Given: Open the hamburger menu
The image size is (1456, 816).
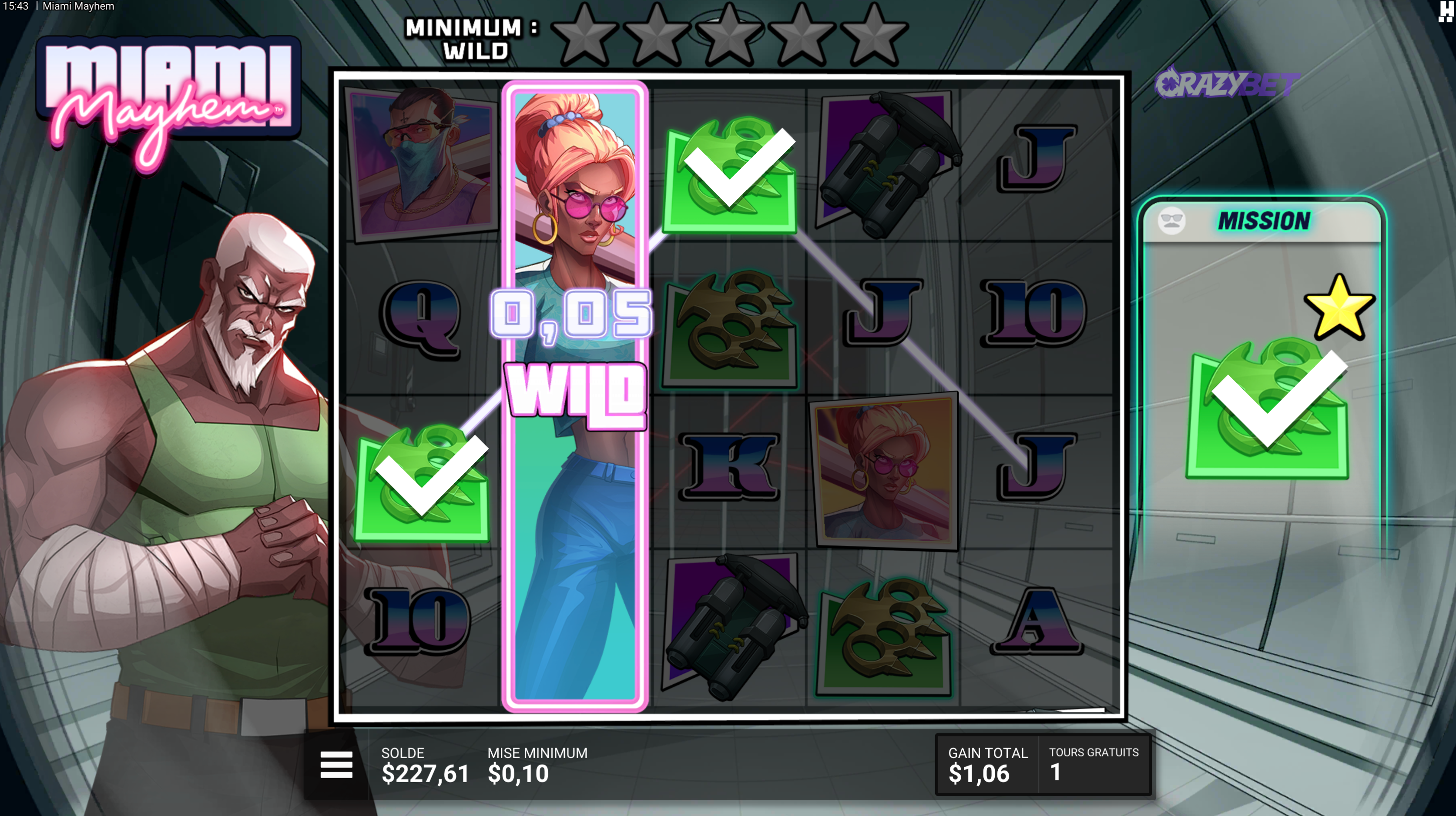Looking at the screenshot, I should [x=336, y=765].
